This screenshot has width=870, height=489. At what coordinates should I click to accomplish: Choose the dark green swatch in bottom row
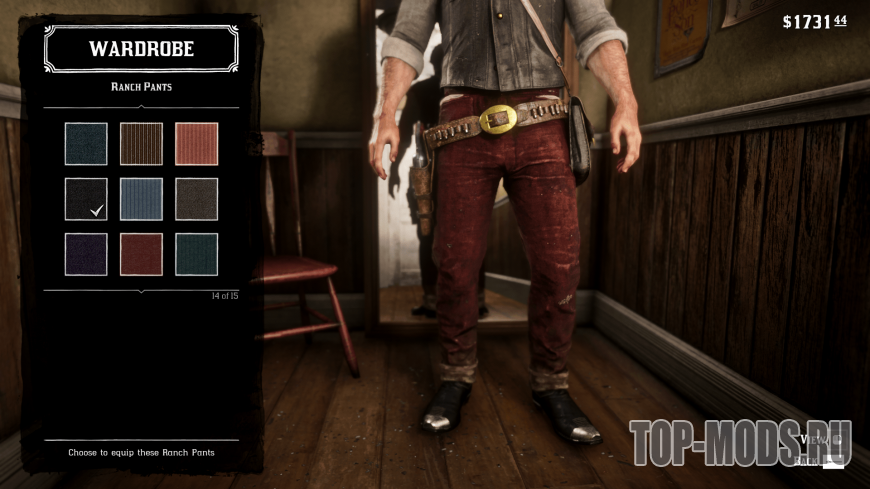point(196,254)
